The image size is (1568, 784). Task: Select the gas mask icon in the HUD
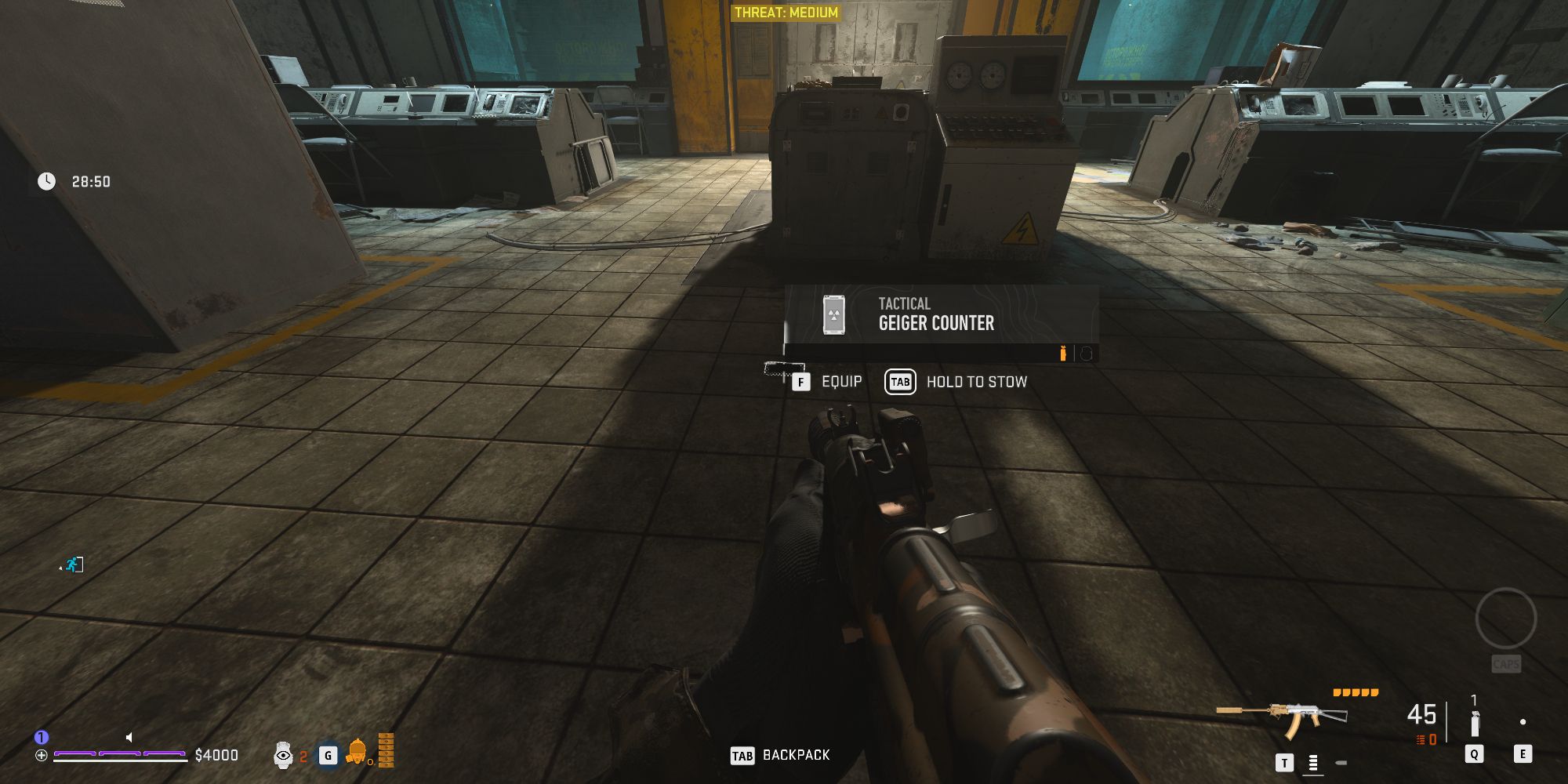tap(357, 753)
